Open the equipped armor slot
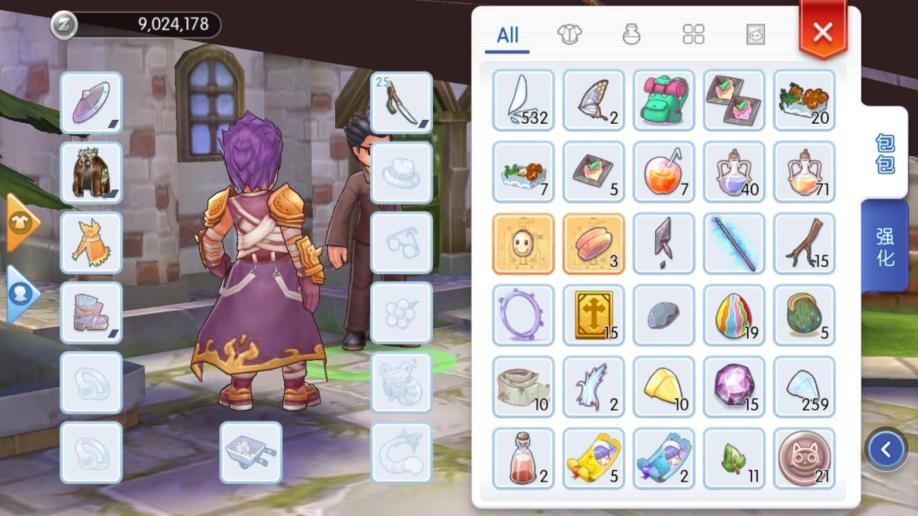 91,173
